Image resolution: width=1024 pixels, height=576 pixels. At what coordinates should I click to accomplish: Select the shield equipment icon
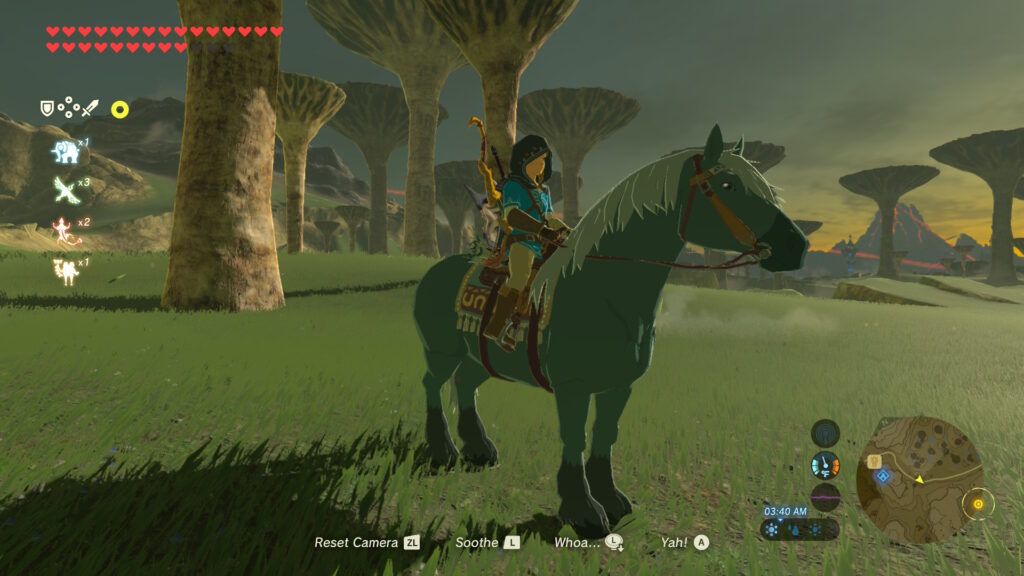tap(47, 108)
